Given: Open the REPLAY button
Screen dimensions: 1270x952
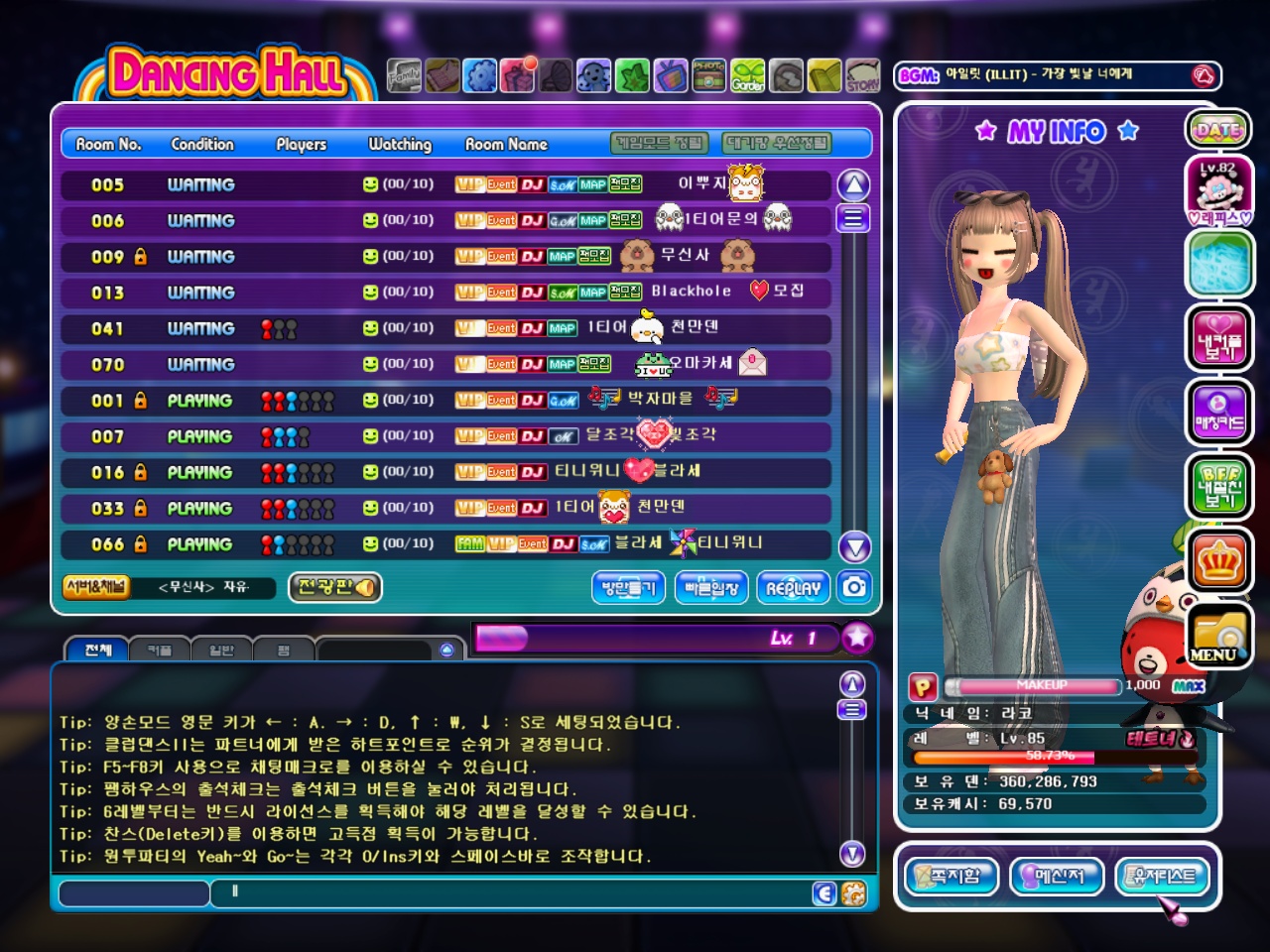Looking at the screenshot, I should 793,588.
